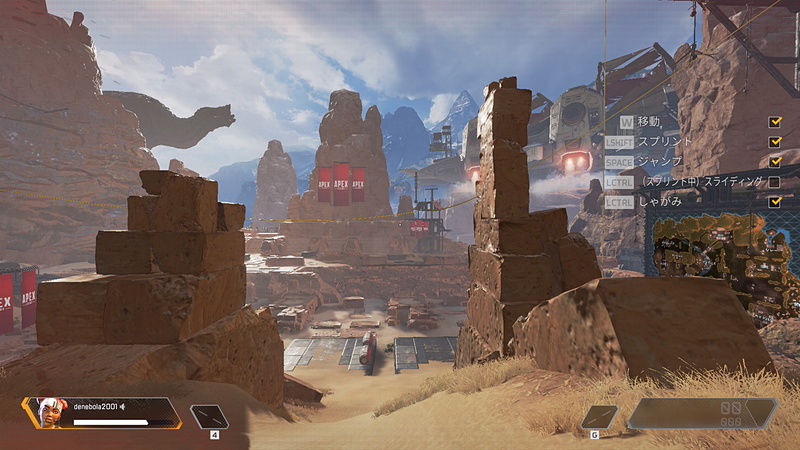Toggle the 移動 checklist checkbox
This screenshot has width=800, height=450.
coord(775,122)
